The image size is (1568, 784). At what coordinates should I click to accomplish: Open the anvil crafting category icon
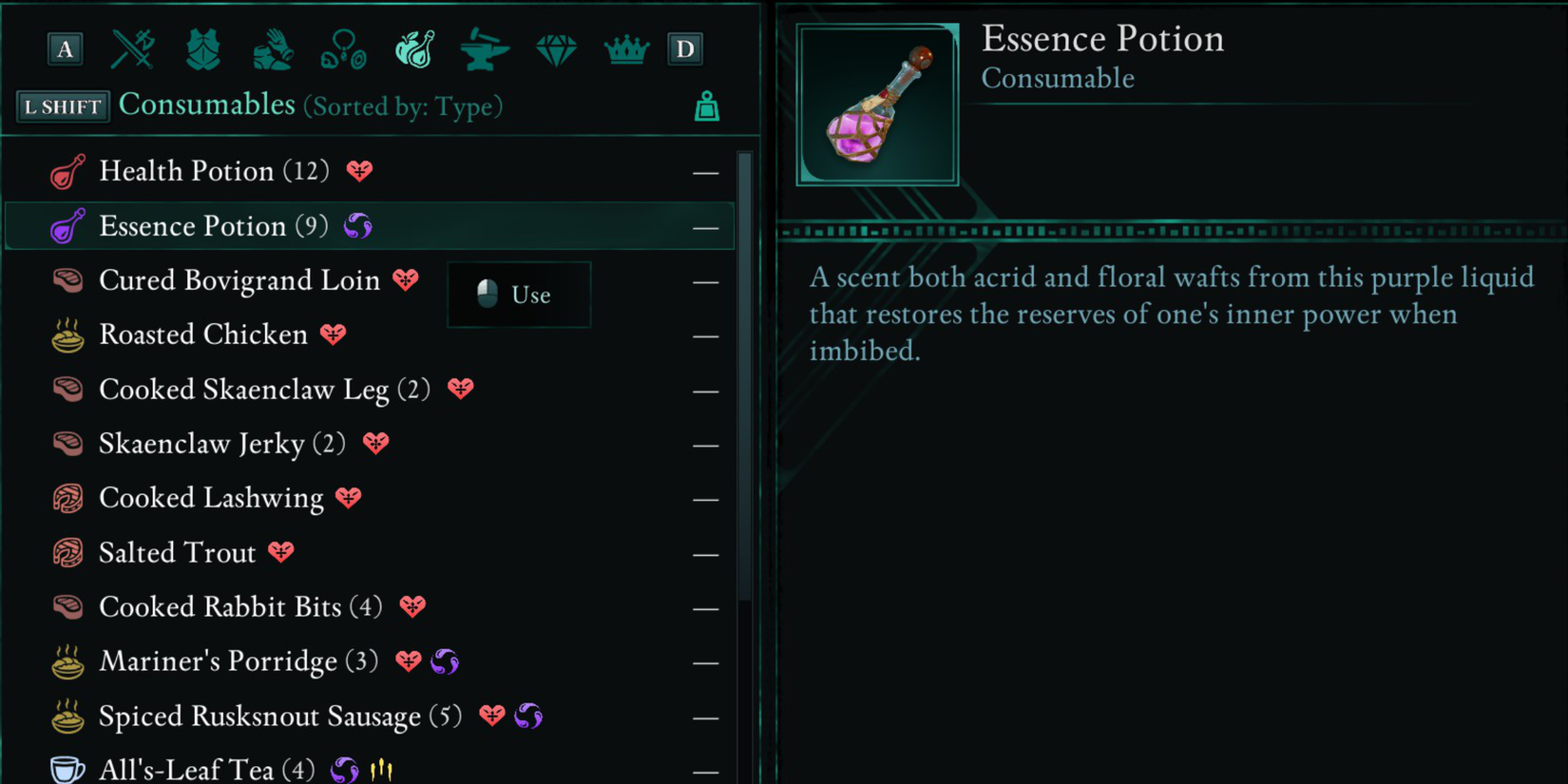tap(484, 49)
